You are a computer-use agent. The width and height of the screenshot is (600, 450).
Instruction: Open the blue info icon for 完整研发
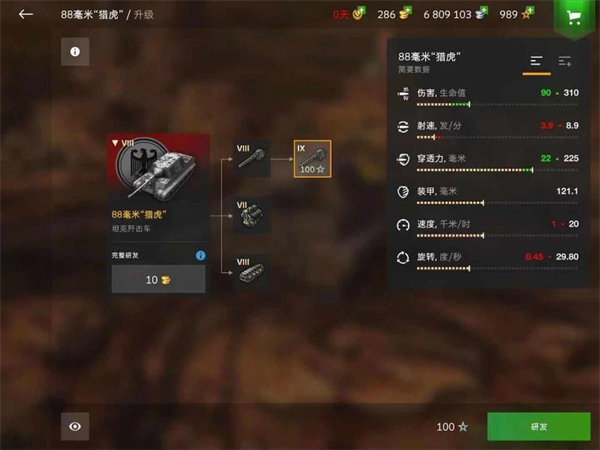pos(200,256)
